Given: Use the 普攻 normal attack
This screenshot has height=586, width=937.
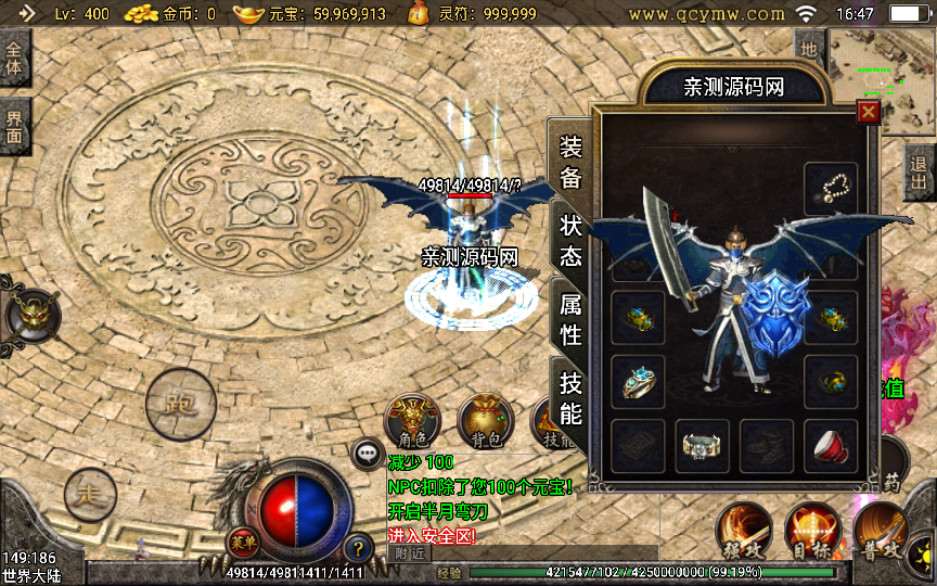Looking at the screenshot, I should pos(880,531).
